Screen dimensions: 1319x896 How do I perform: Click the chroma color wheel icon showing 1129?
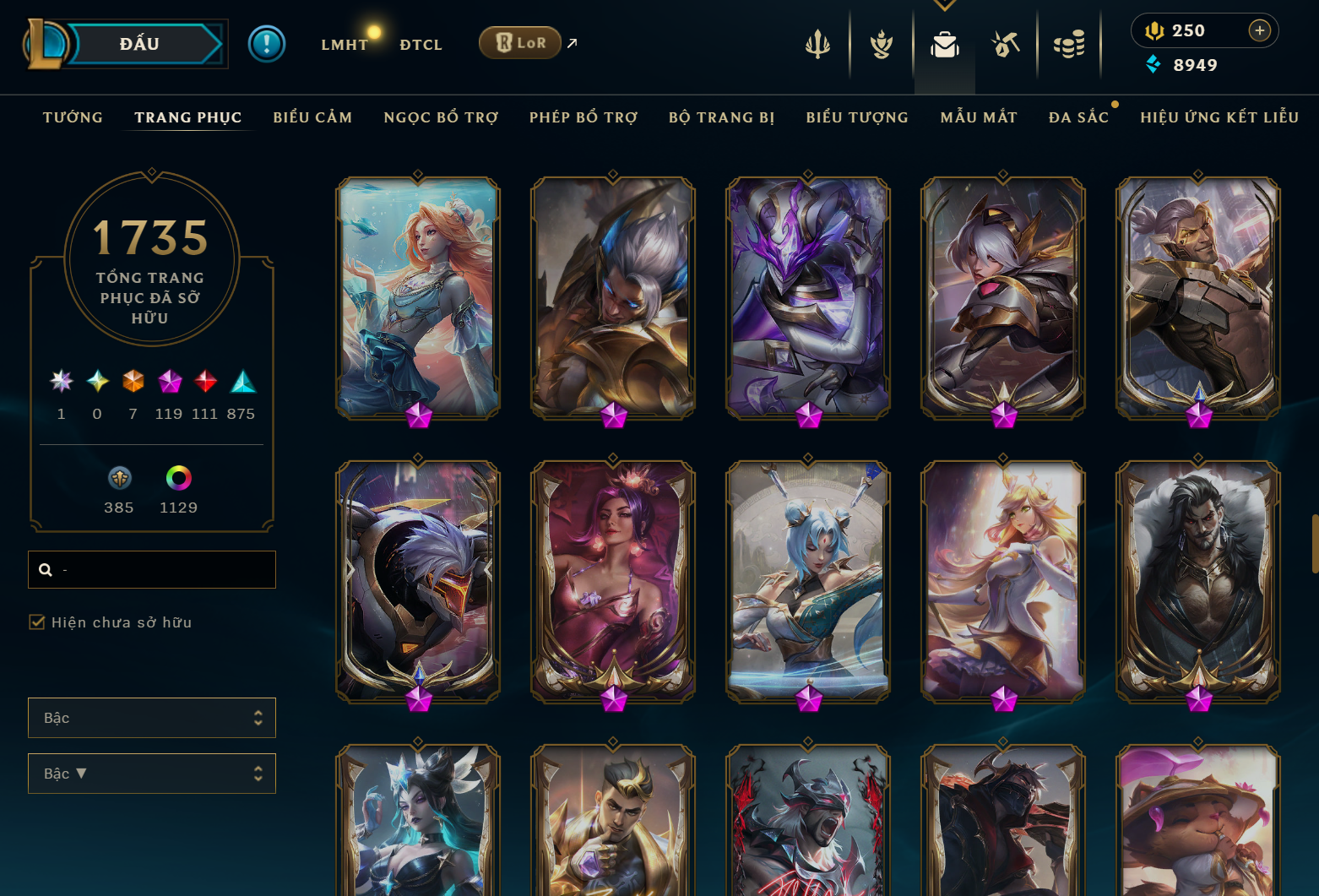click(x=177, y=479)
